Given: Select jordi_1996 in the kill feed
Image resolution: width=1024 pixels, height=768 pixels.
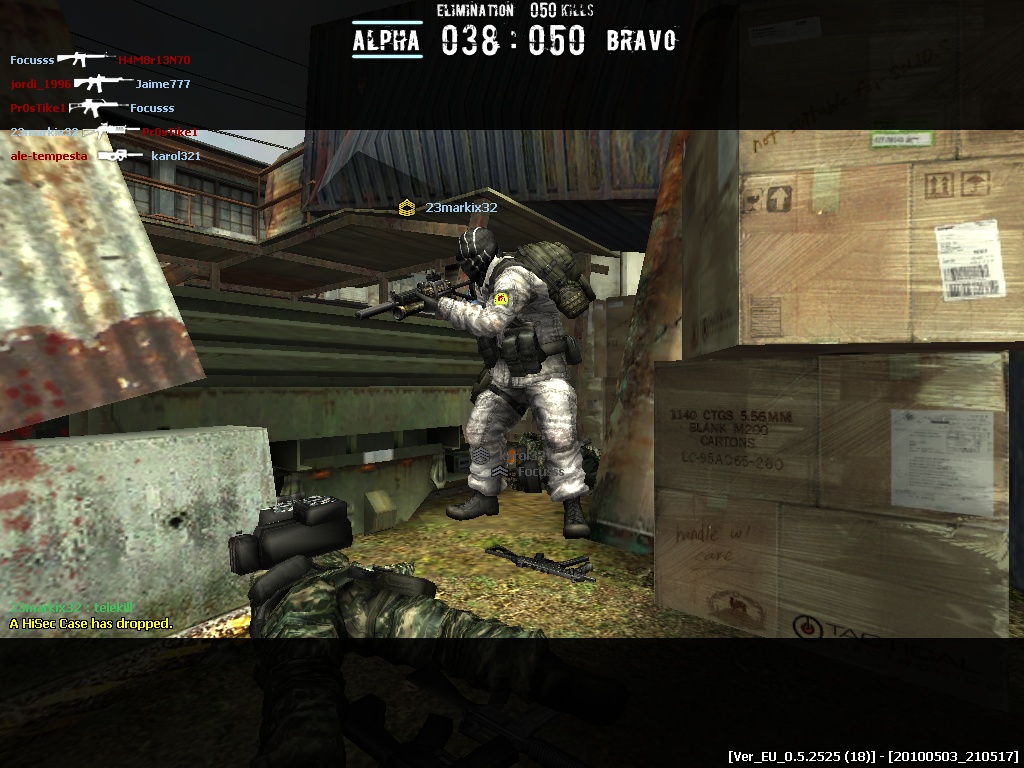Looking at the screenshot, I should [41, 84].
